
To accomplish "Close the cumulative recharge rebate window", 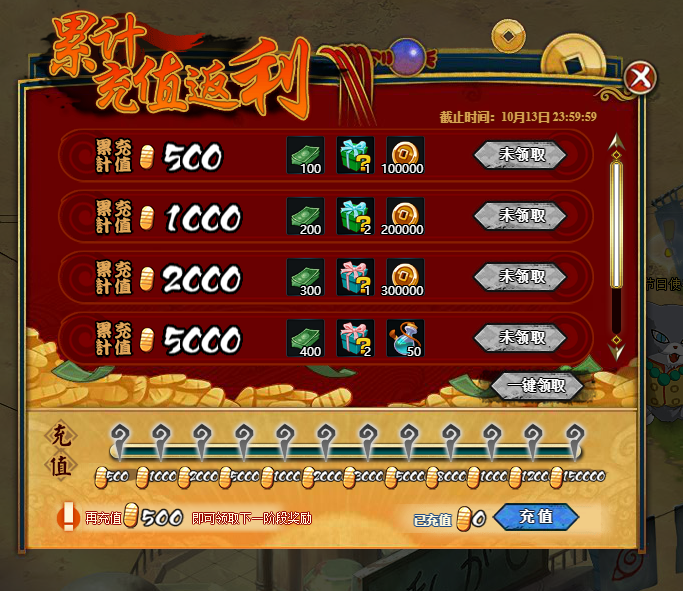I will 640,77.
